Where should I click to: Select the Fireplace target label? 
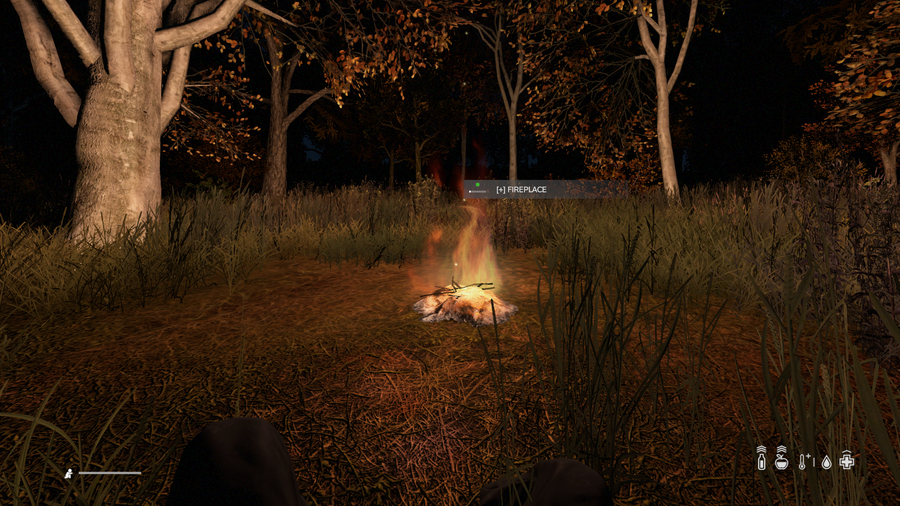pyautogui.click(x=521, y=189)
